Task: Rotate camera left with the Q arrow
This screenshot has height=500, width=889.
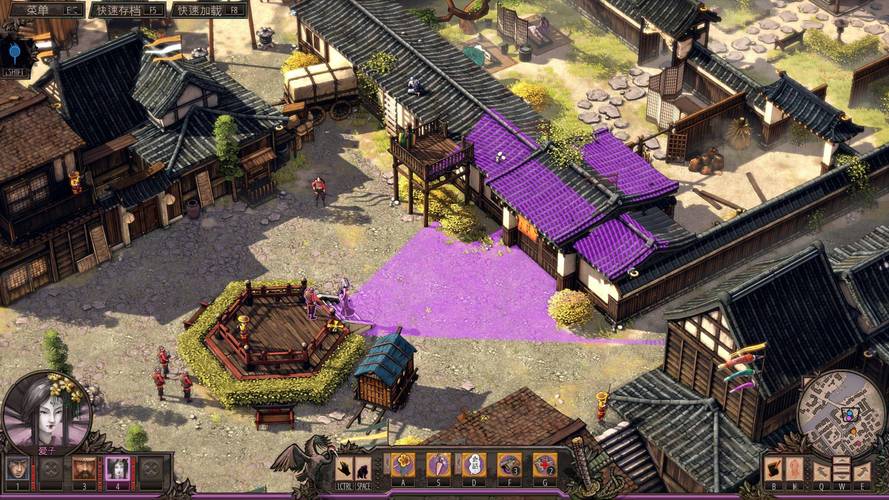Action: pos(821,470)
